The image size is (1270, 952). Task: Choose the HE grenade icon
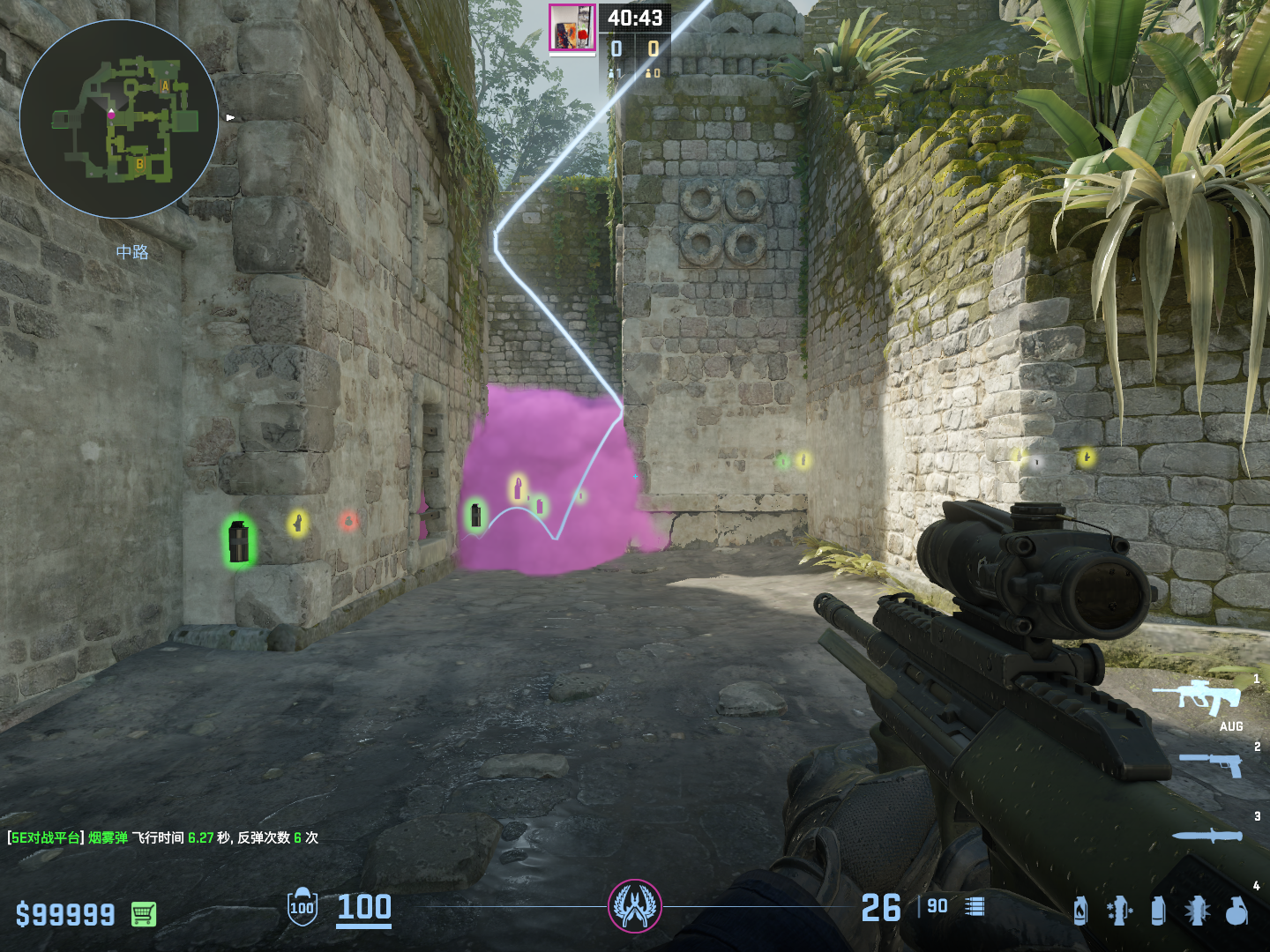[x=1236, y=911]
